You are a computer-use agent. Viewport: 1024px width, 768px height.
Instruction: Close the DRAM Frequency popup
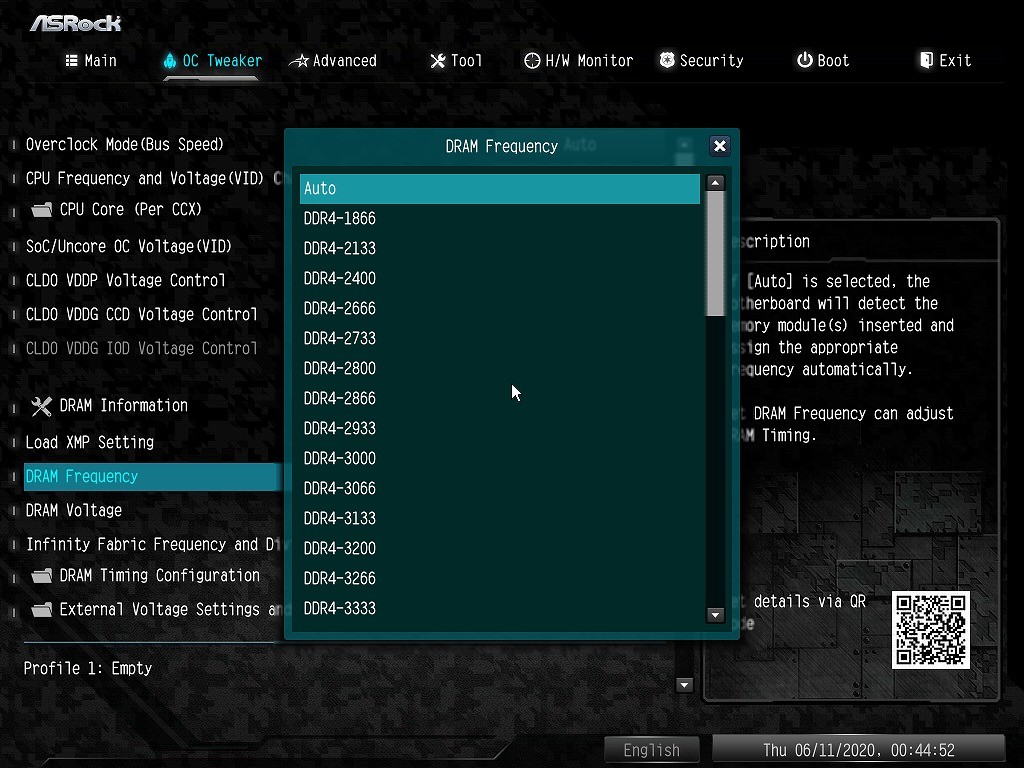pos(719,146)
